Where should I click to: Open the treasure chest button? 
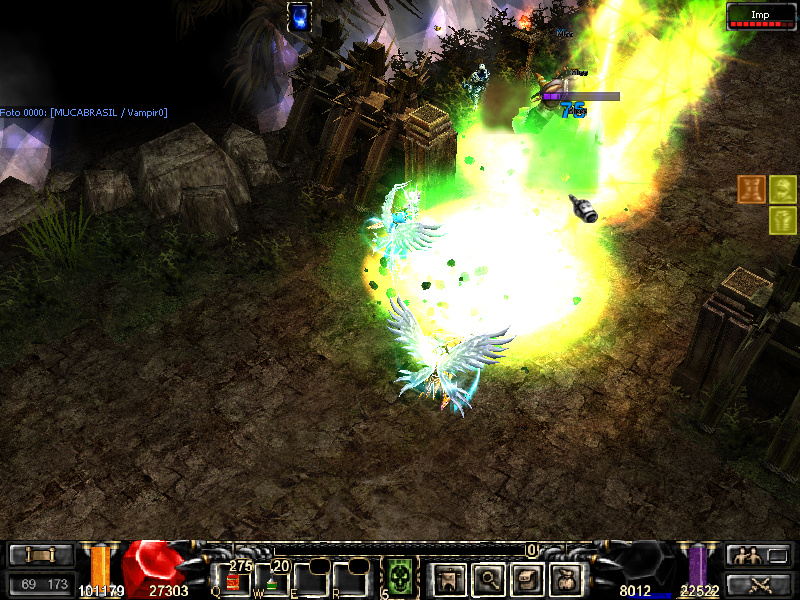point(528,579)
